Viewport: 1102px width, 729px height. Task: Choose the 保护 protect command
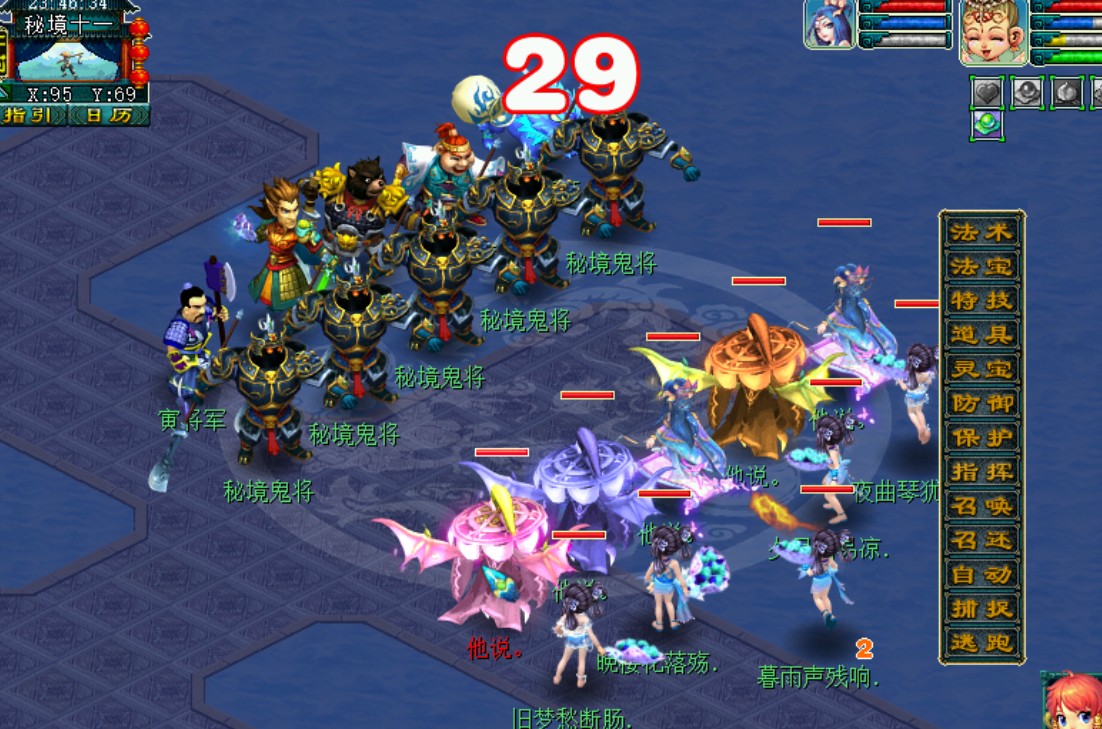pyautogui.click(x=981, y=437)
